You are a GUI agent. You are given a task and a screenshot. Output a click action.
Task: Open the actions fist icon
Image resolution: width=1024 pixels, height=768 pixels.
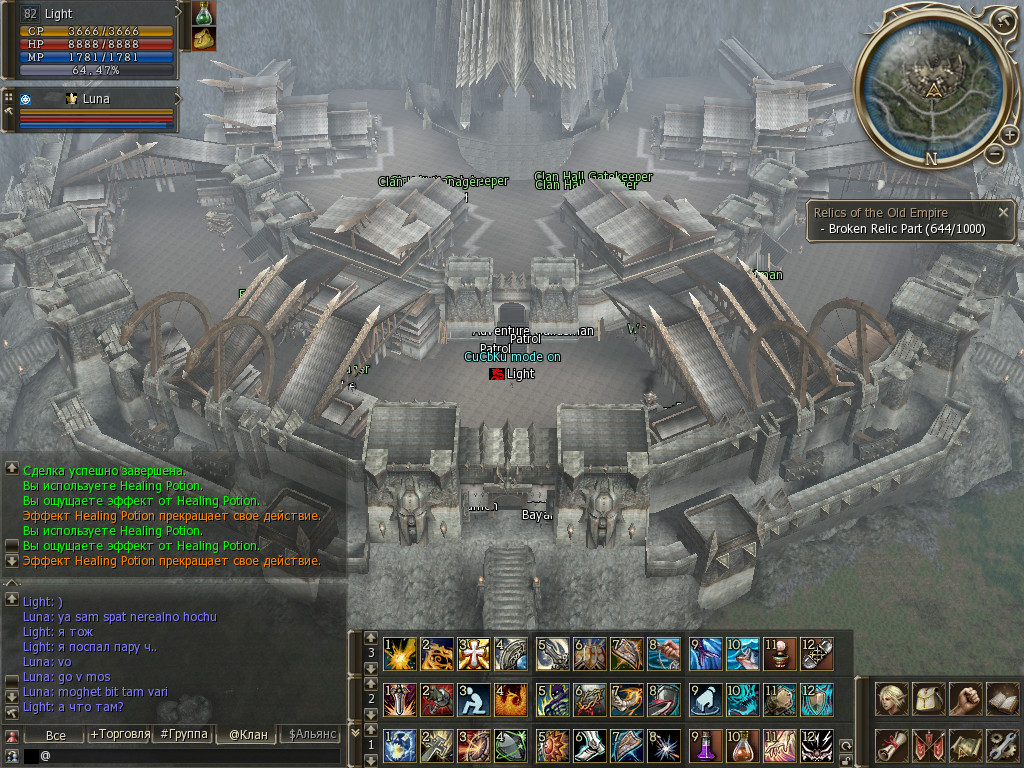[966, 698]
